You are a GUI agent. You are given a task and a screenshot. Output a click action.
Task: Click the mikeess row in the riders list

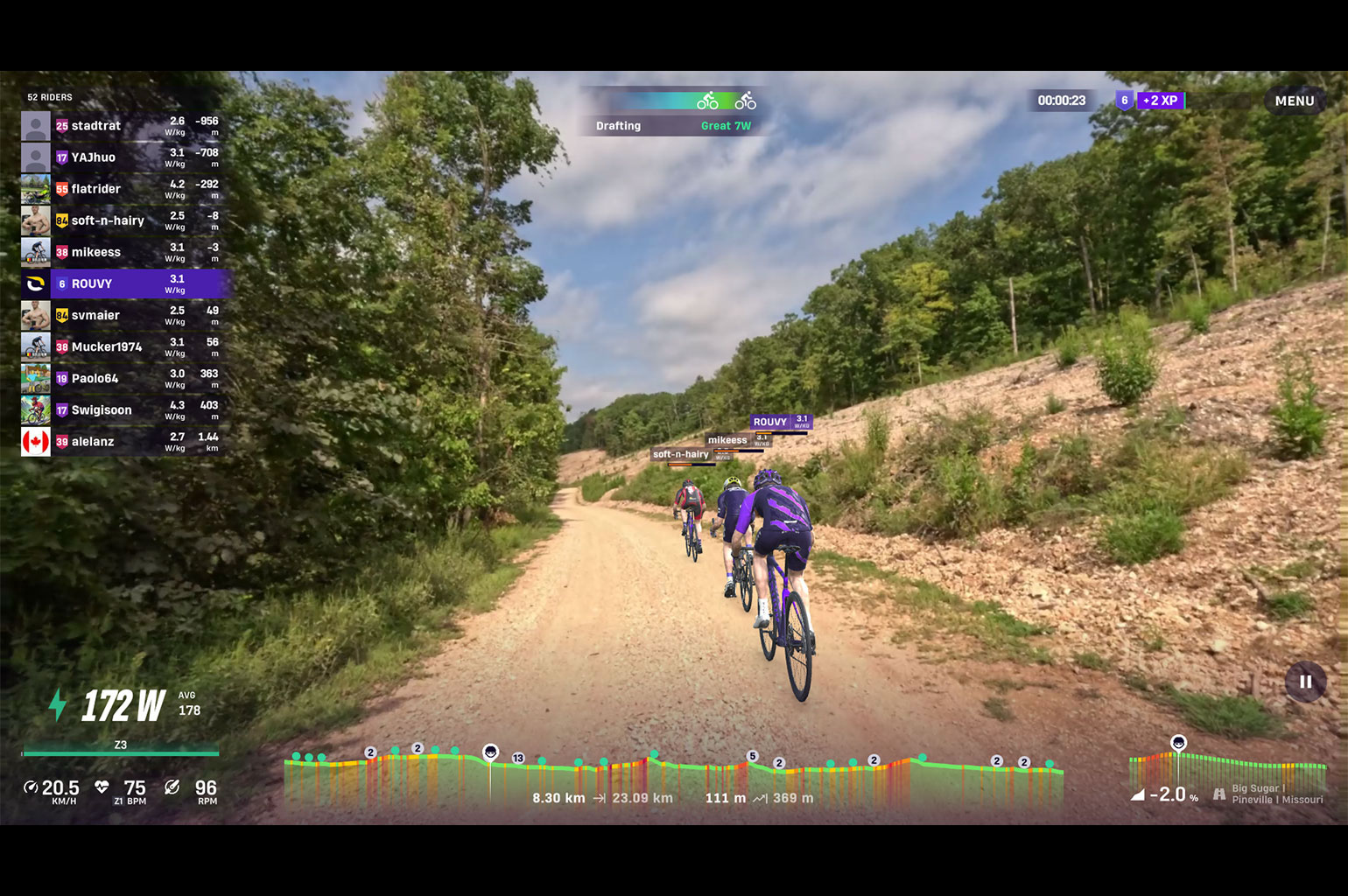[121, 252]
